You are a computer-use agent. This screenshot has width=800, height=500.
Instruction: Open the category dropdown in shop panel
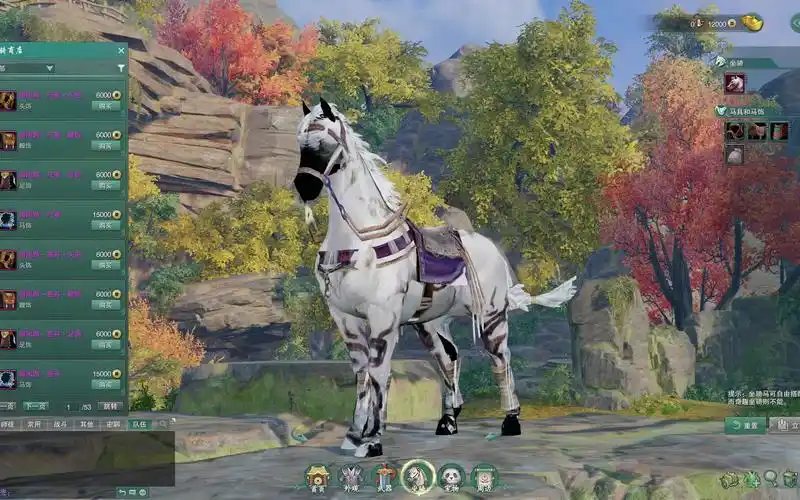pyautogui.click(x=28, y=68)
